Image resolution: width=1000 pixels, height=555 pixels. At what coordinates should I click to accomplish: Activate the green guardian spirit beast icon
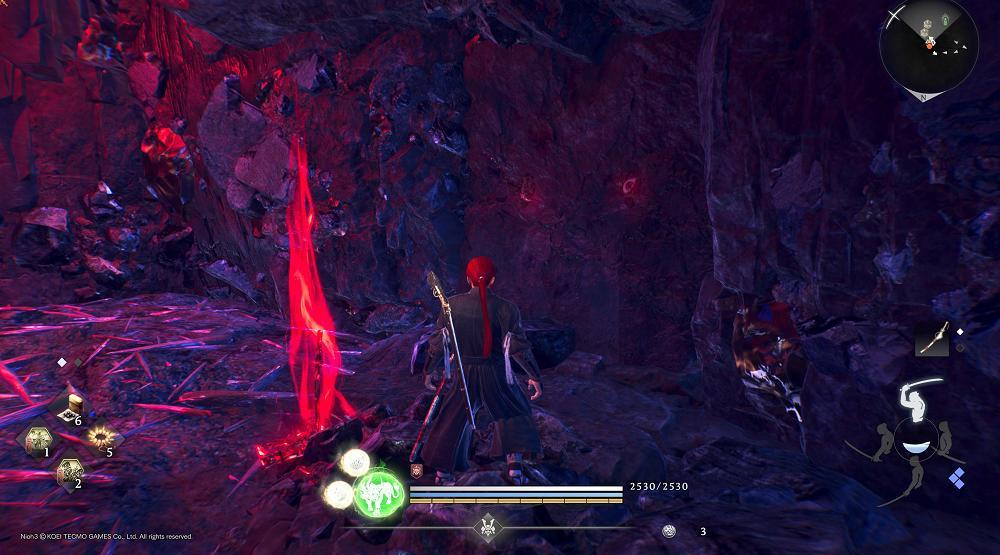point(379,491)
